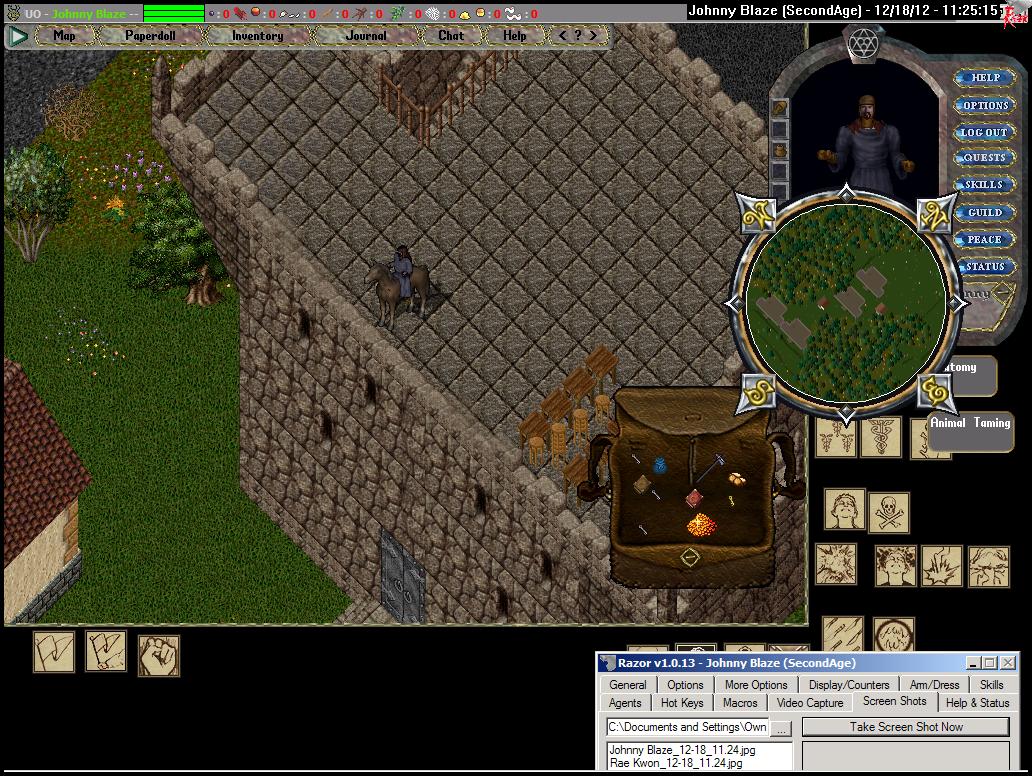
Task: Show the STATUS window
Action: (x=985, y=266)
